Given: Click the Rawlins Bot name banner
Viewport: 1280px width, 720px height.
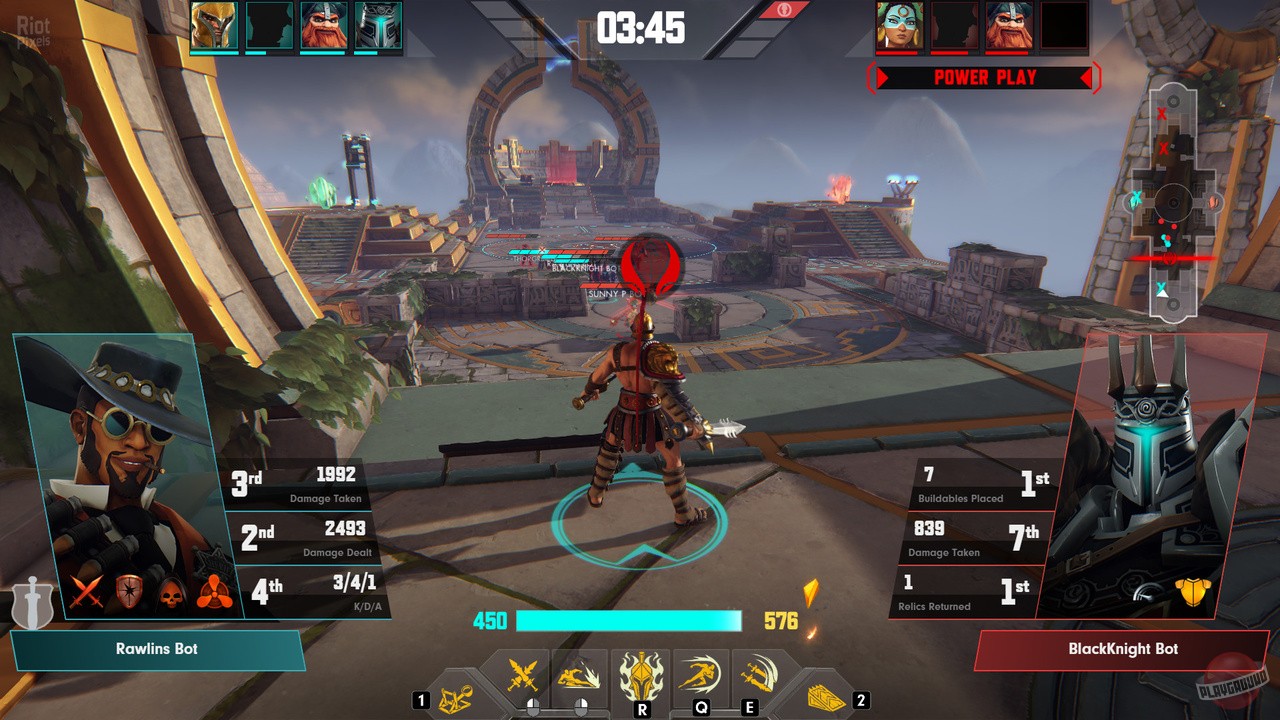Looking at the screenshot, I should (157, 649).
